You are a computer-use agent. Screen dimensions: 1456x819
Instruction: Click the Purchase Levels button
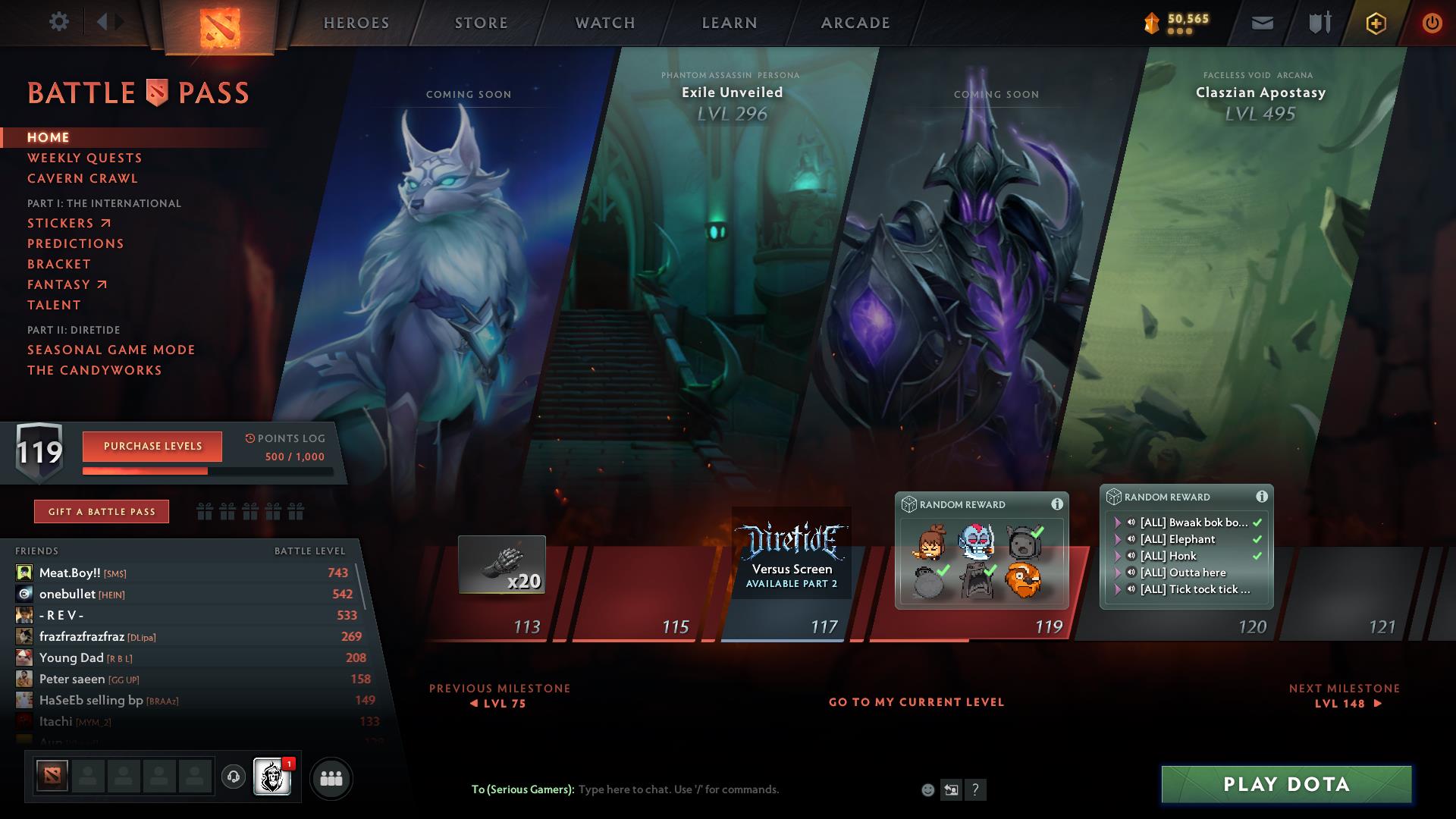(152, 447)
